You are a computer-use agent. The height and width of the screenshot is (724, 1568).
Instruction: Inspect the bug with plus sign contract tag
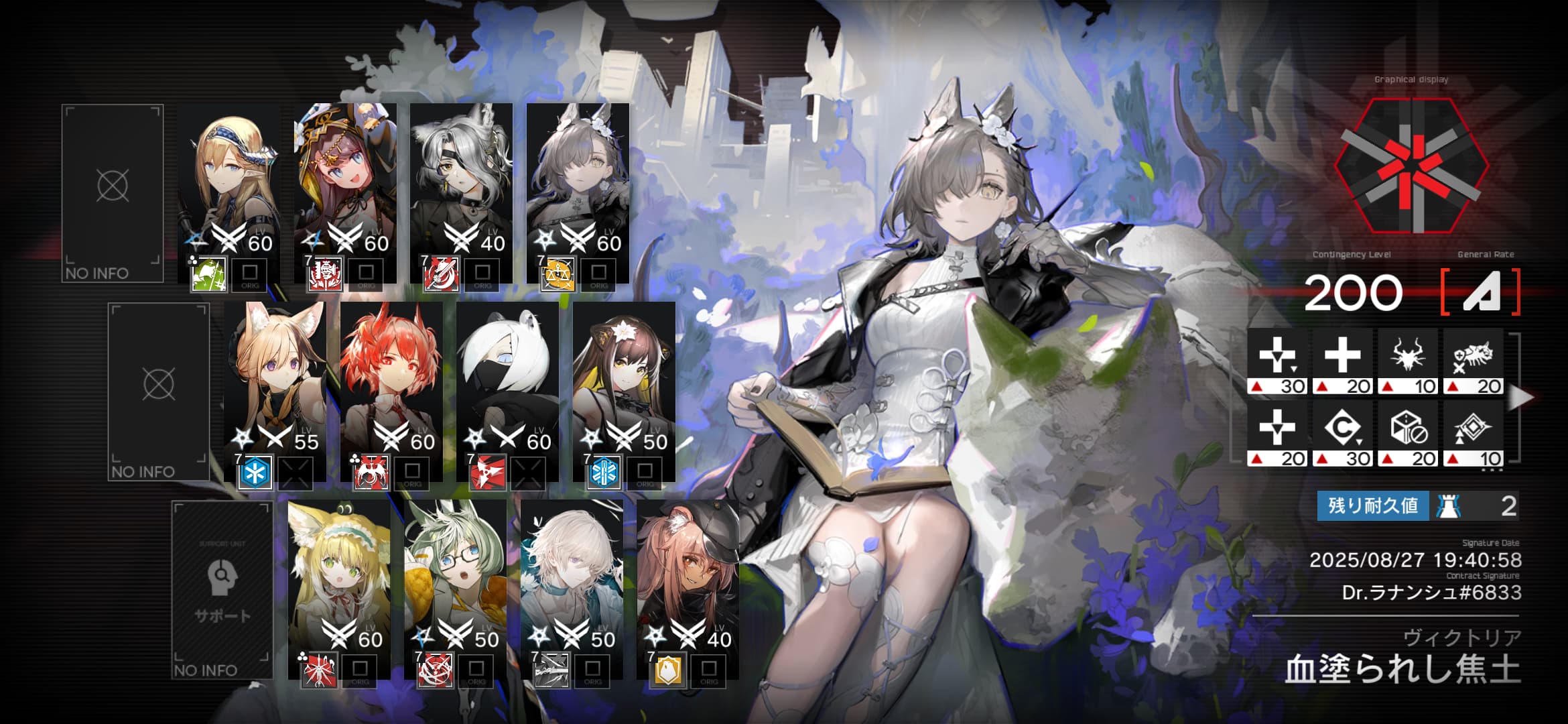click(1473, 355)
